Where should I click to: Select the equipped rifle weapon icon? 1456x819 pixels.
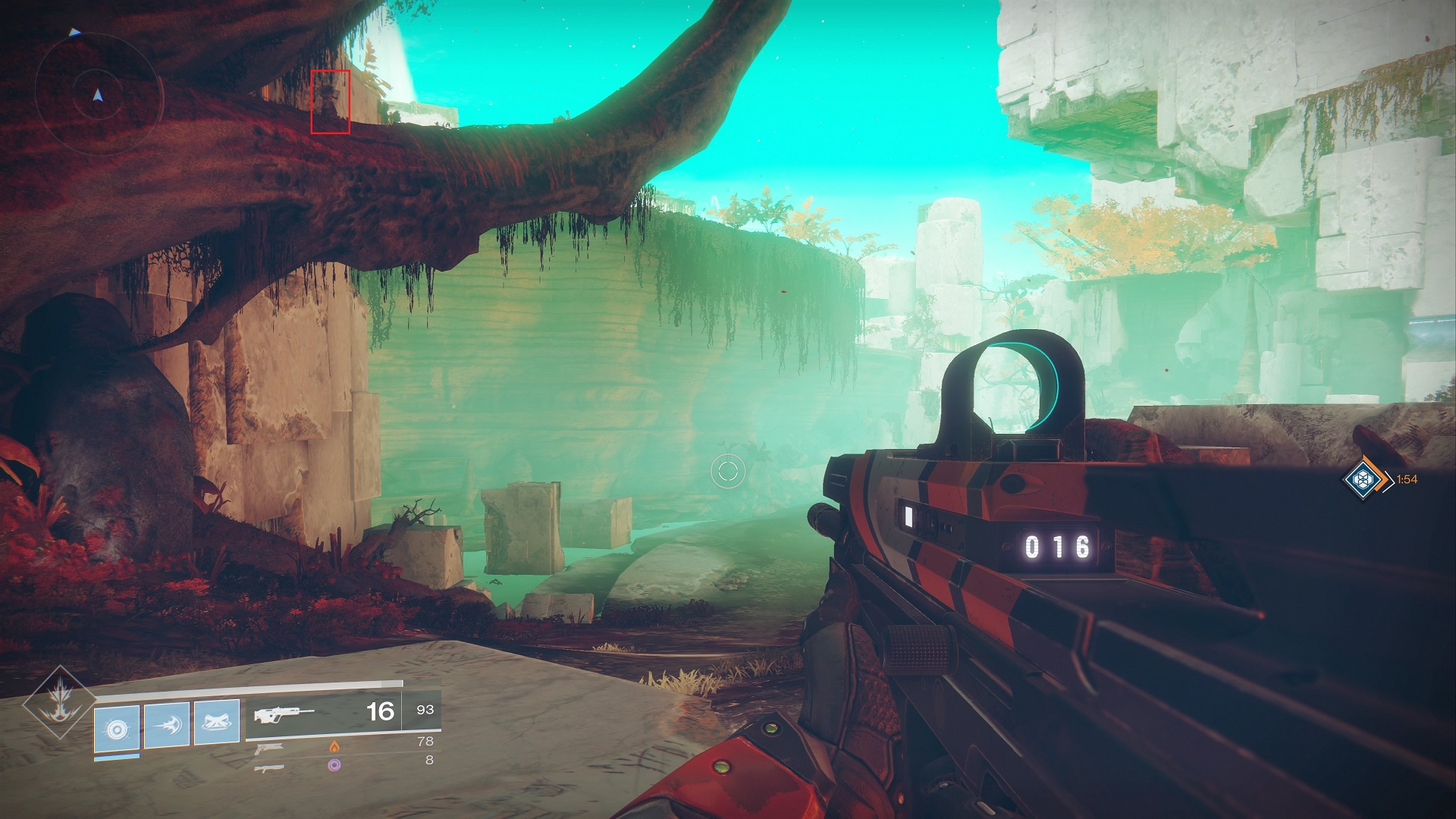pos(284,714)
